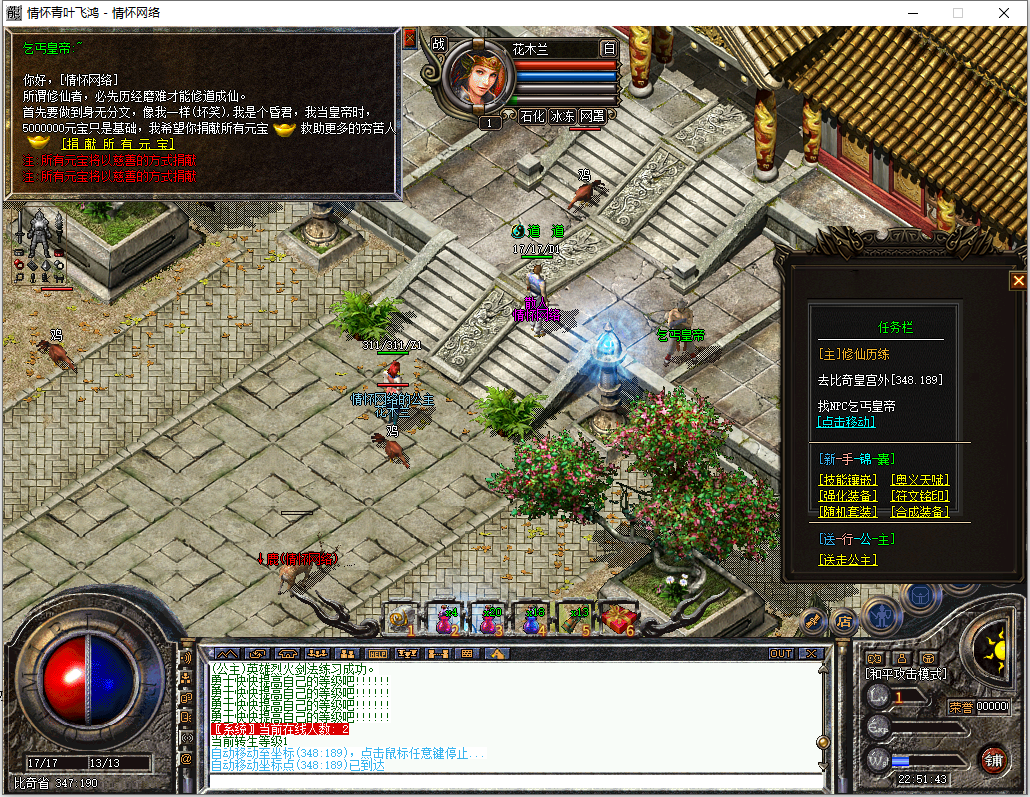Viewport: 1030px width, 797px height.
Task: Click the OUT button above chat
Action: click(781, 654)
